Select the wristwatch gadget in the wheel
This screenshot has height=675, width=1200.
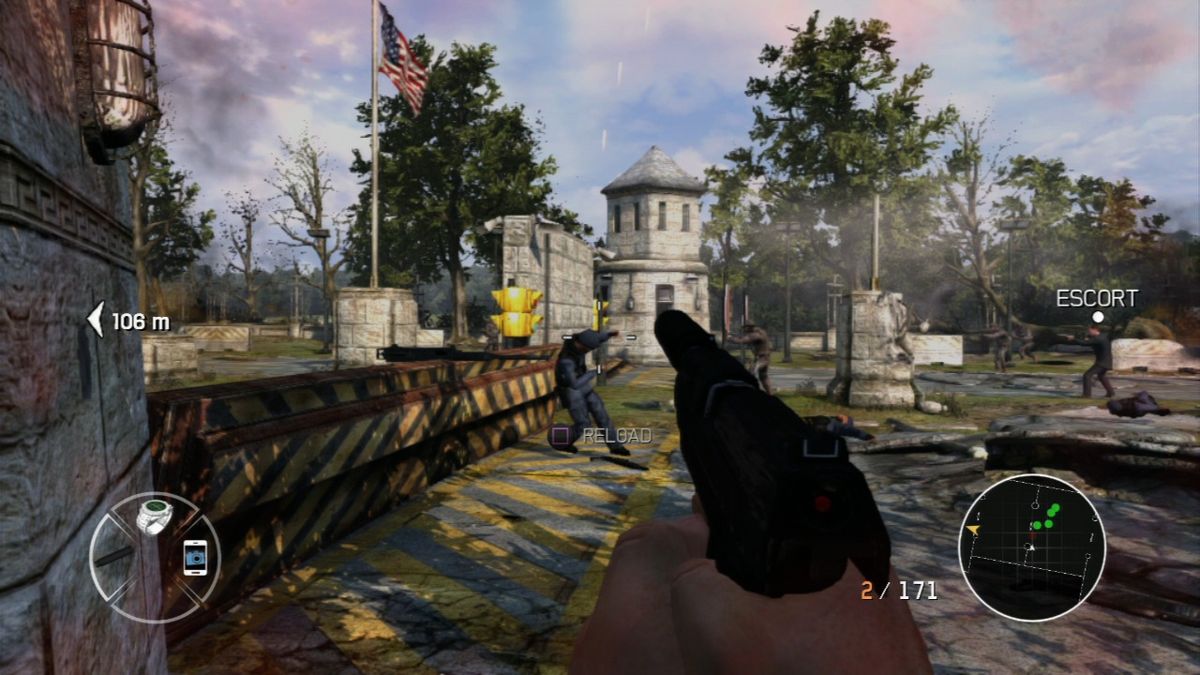(x=154, y=516)
